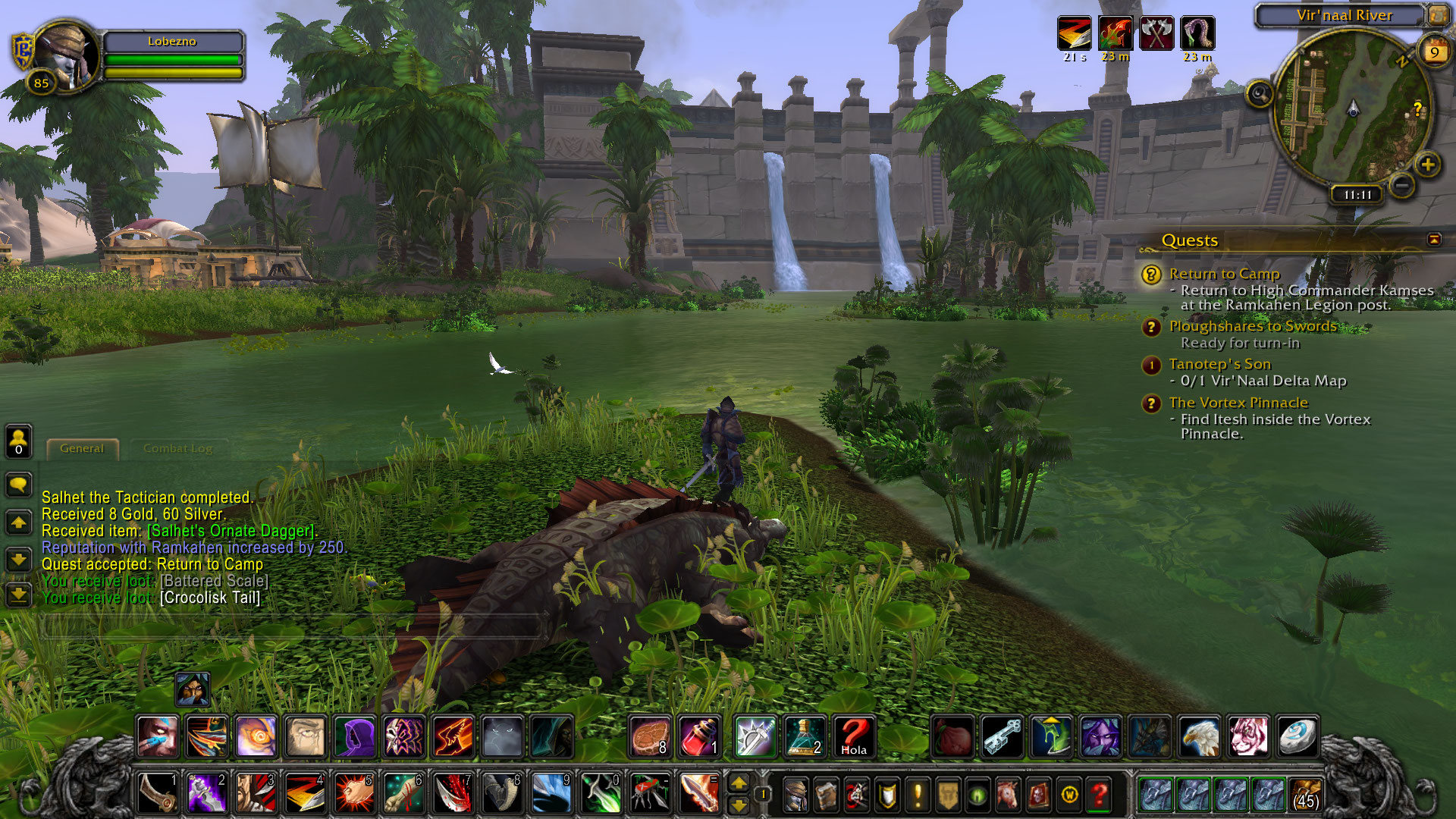Use the red healing potion slot

coord(698,736)
